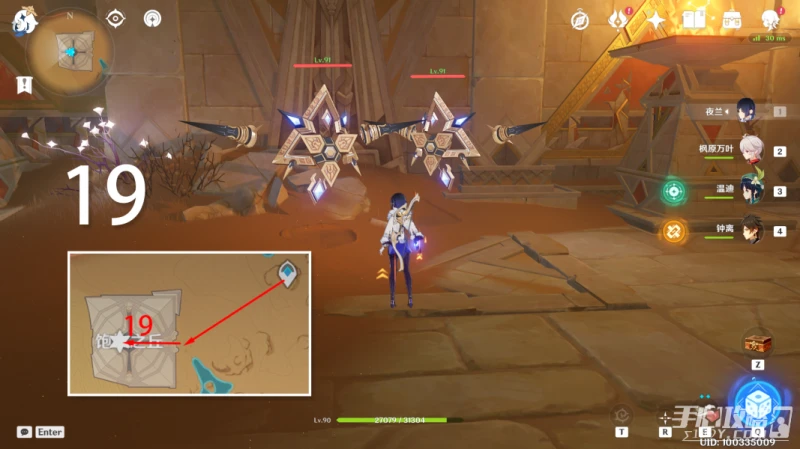Viewport: 800px width, 449px height.
Task: Open the compass adventure icon
Action: [580, 19]
